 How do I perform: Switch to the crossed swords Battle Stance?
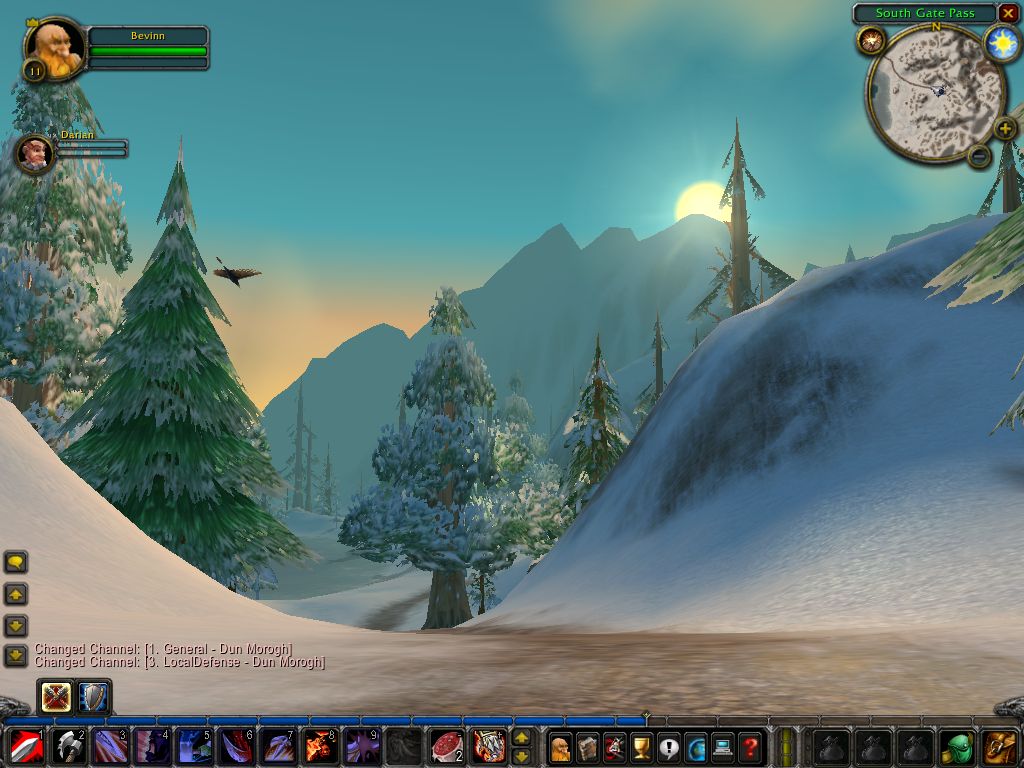click(x=55, y=696)
